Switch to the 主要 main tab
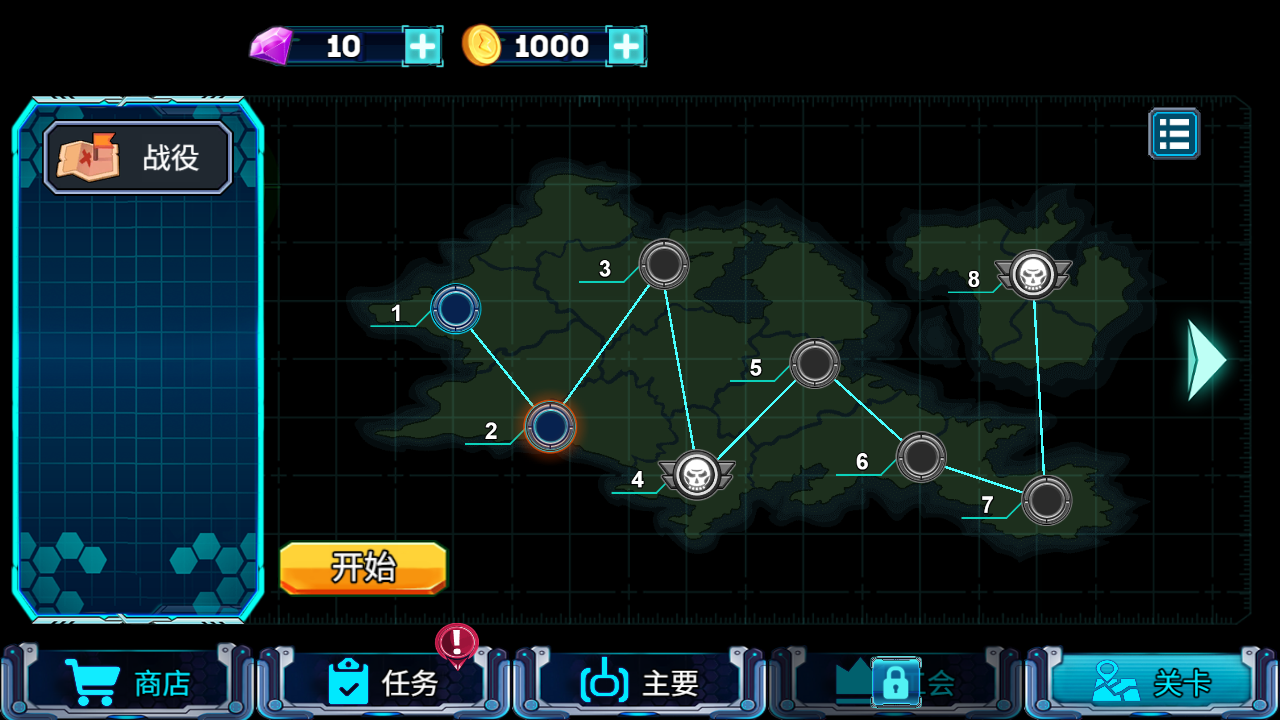 640,683
